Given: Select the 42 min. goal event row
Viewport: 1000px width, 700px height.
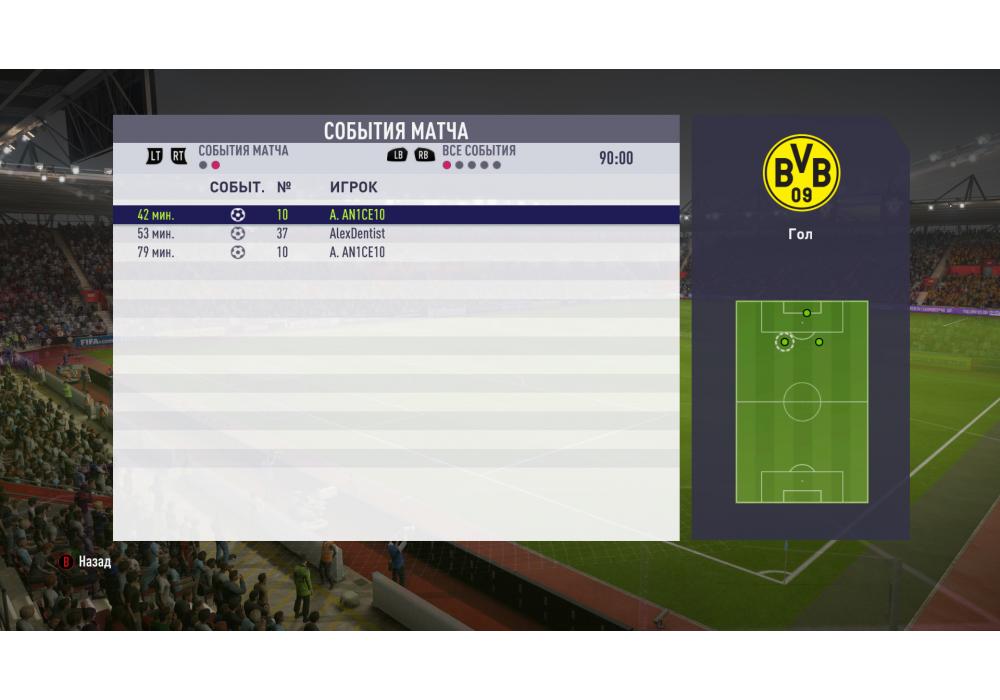Looking at the screenshot, I should 395,215.
